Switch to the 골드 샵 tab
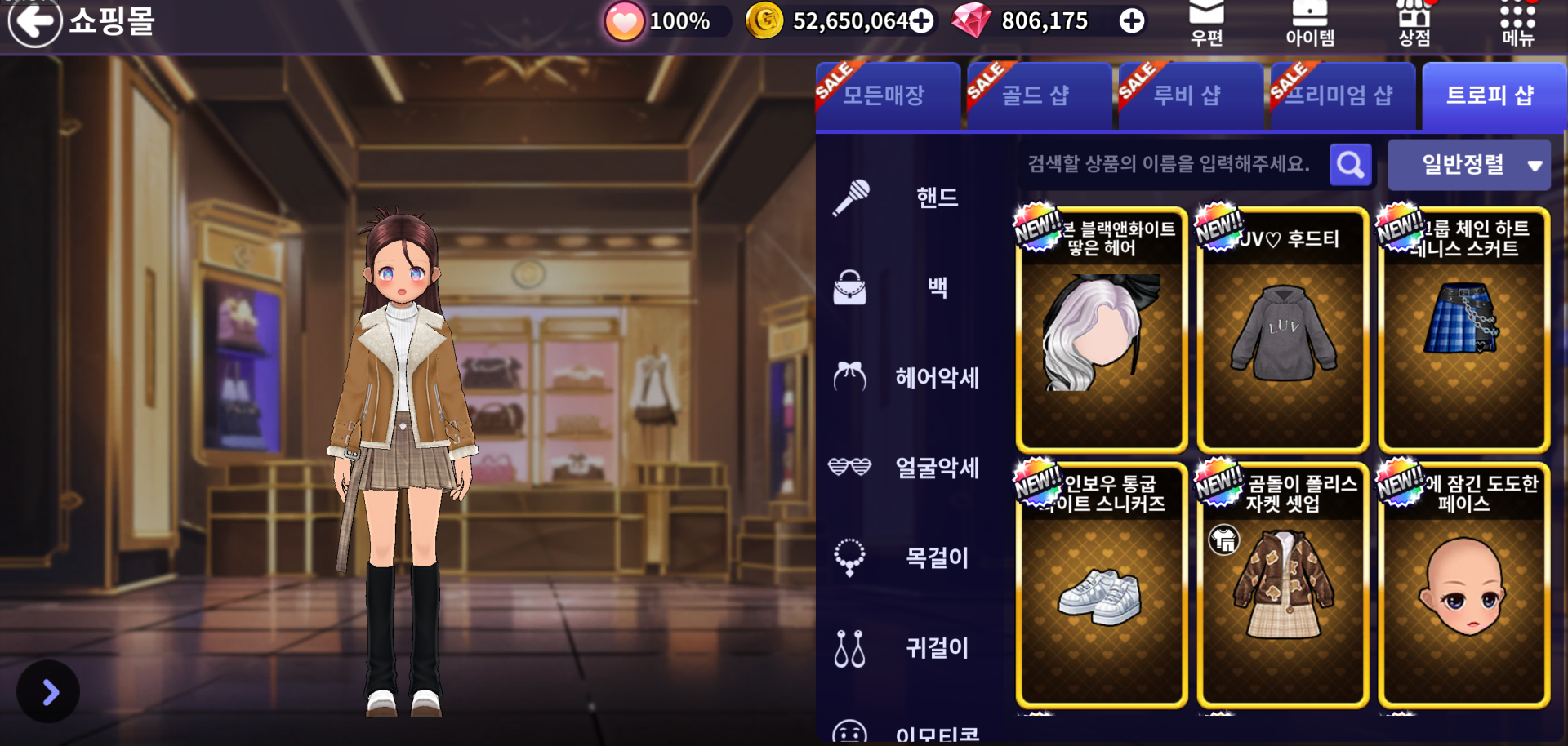 tap(1039, 95)
